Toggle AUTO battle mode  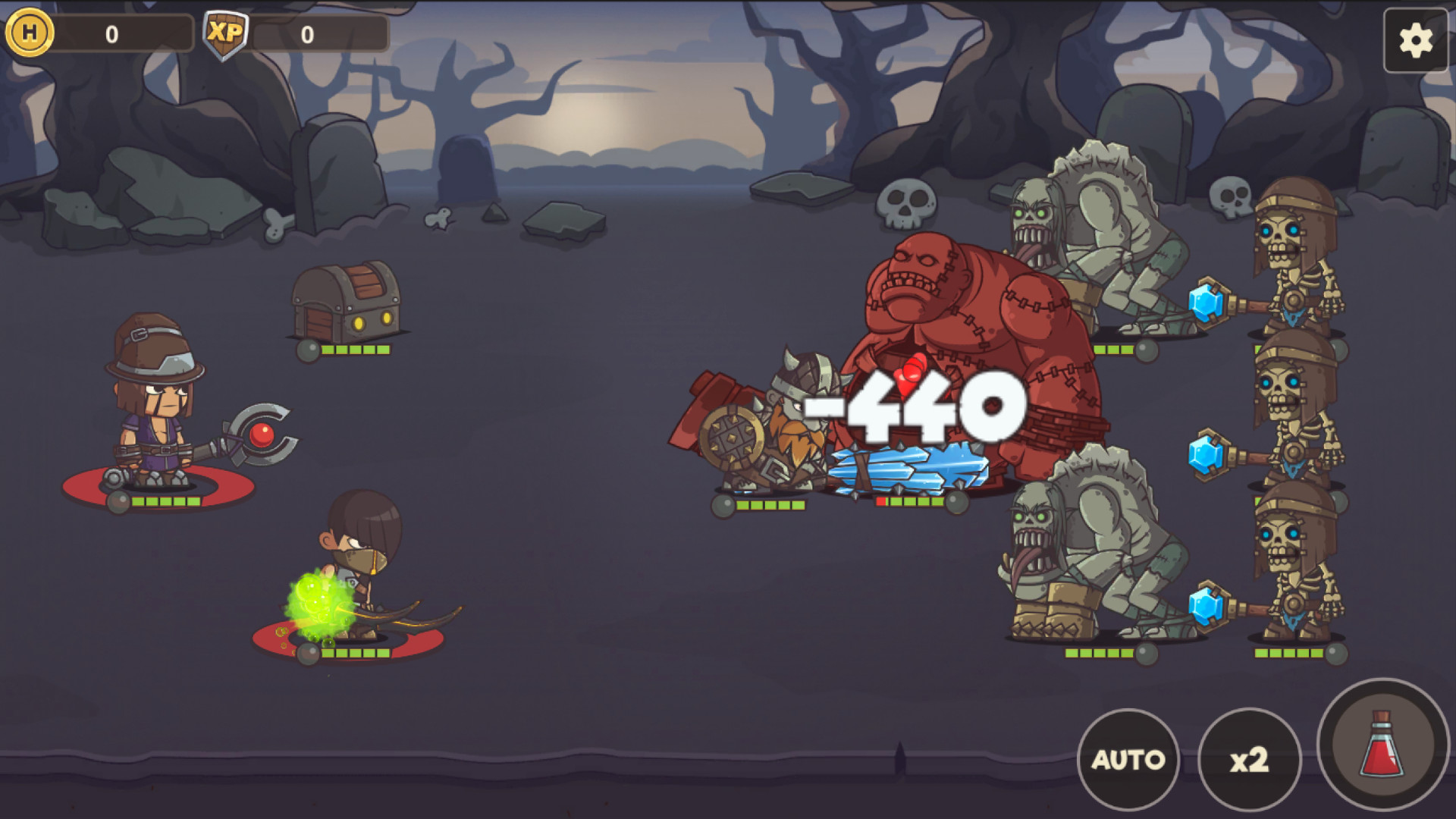(1129, 758)
